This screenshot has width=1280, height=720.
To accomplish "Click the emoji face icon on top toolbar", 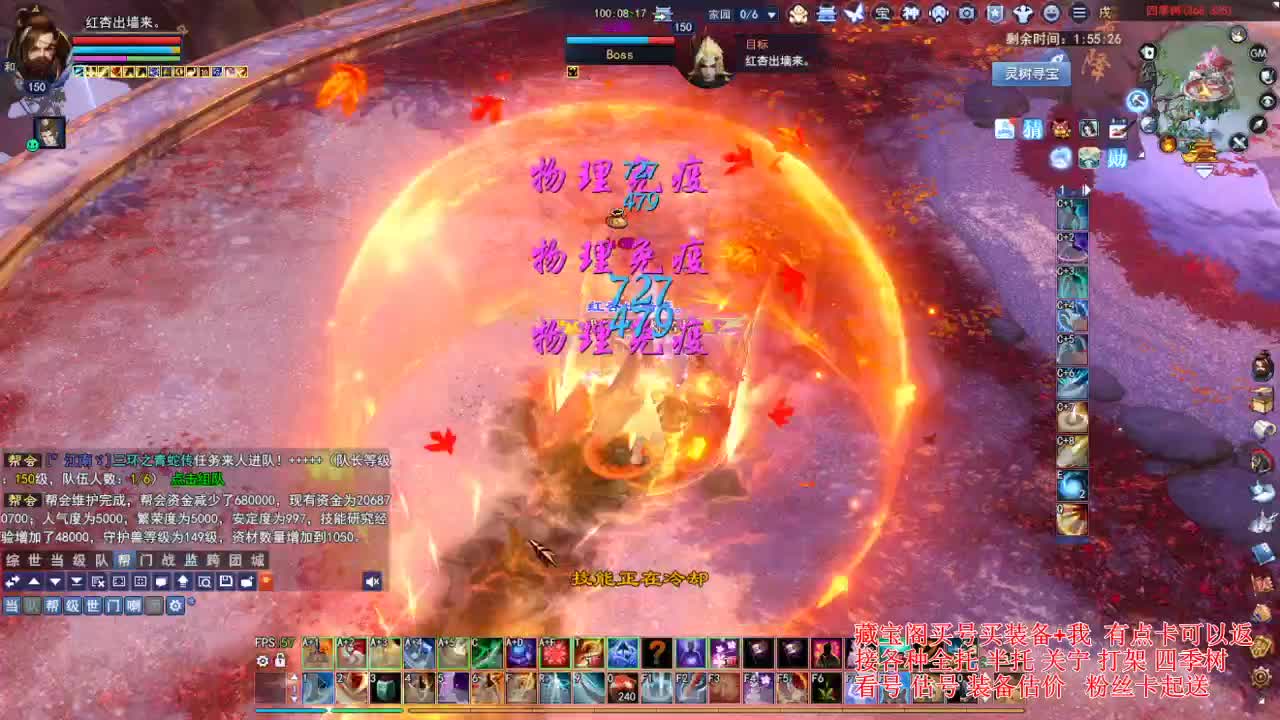I will click(1051, 13).
